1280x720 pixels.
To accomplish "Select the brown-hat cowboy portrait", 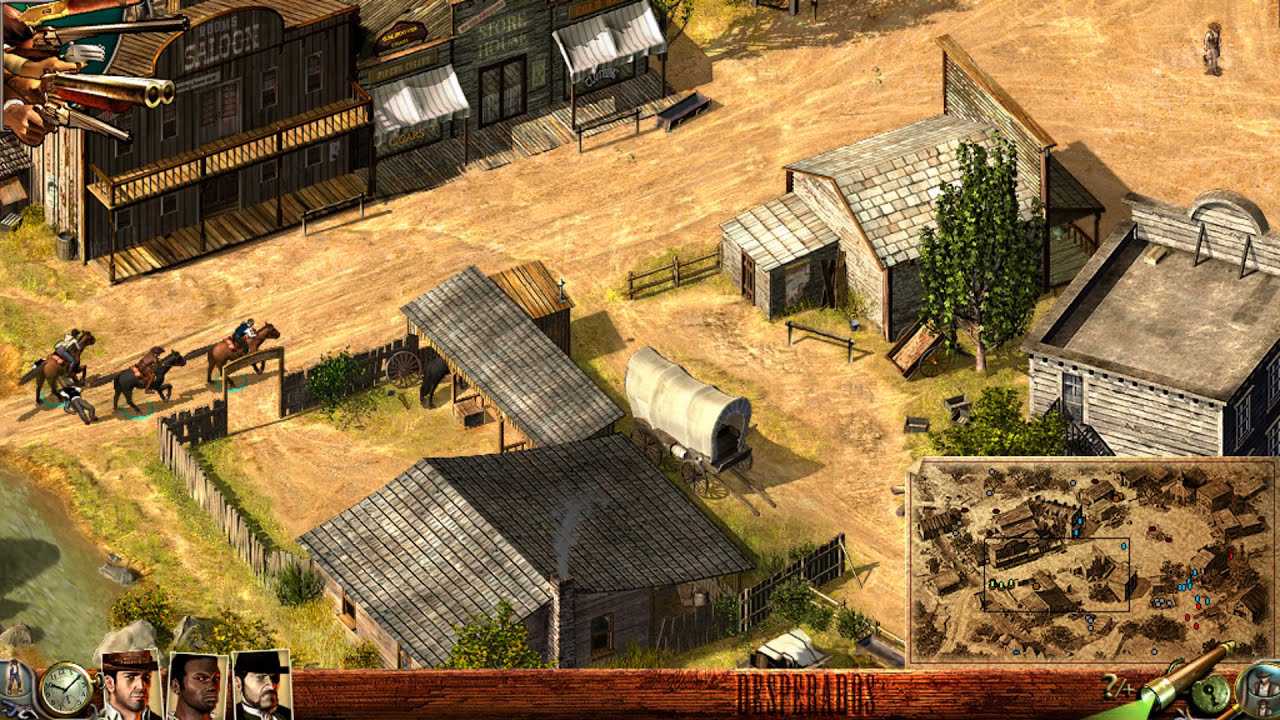I will click(x=131, y=685).
